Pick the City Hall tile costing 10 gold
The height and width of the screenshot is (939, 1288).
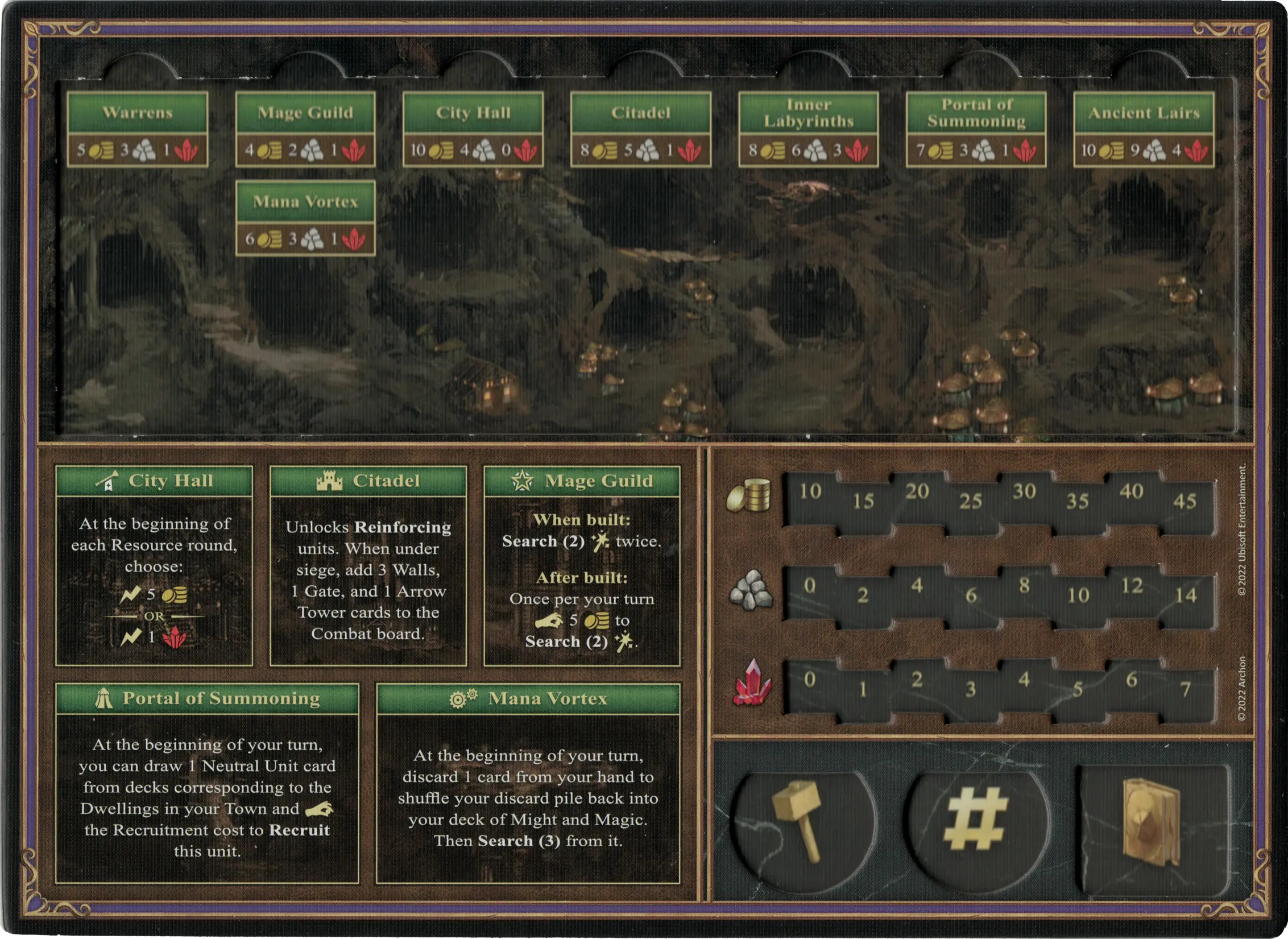pos(473,129)
